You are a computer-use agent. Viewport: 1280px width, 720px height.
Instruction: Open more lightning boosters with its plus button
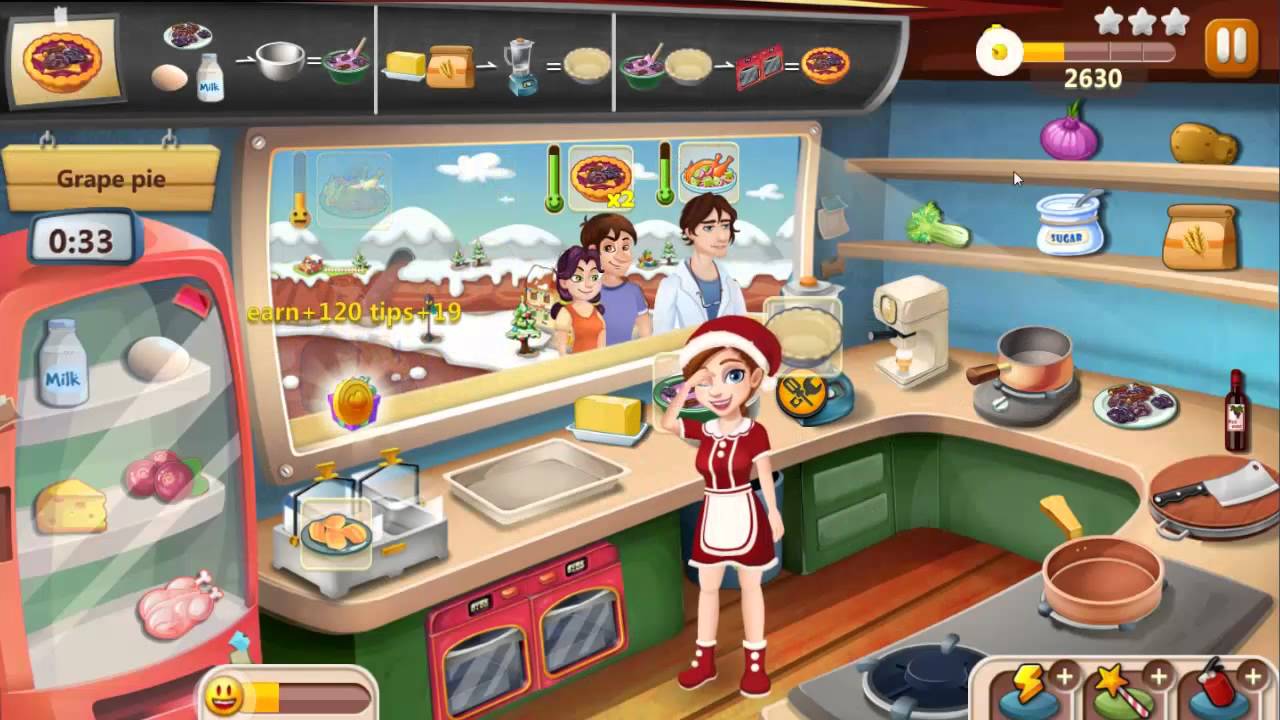click(x=1065, y=675)
